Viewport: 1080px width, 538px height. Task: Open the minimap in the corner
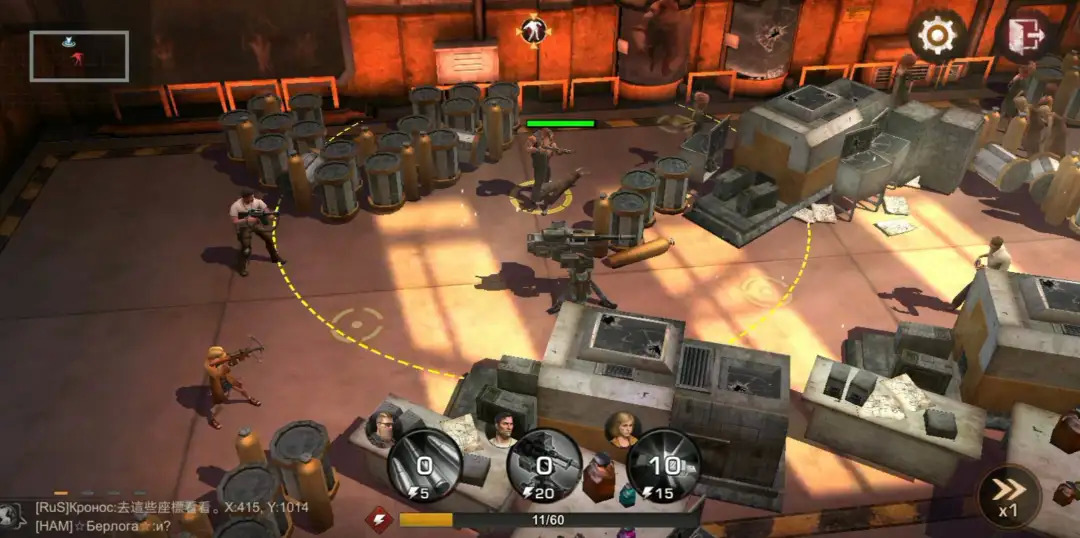[79, 56]
